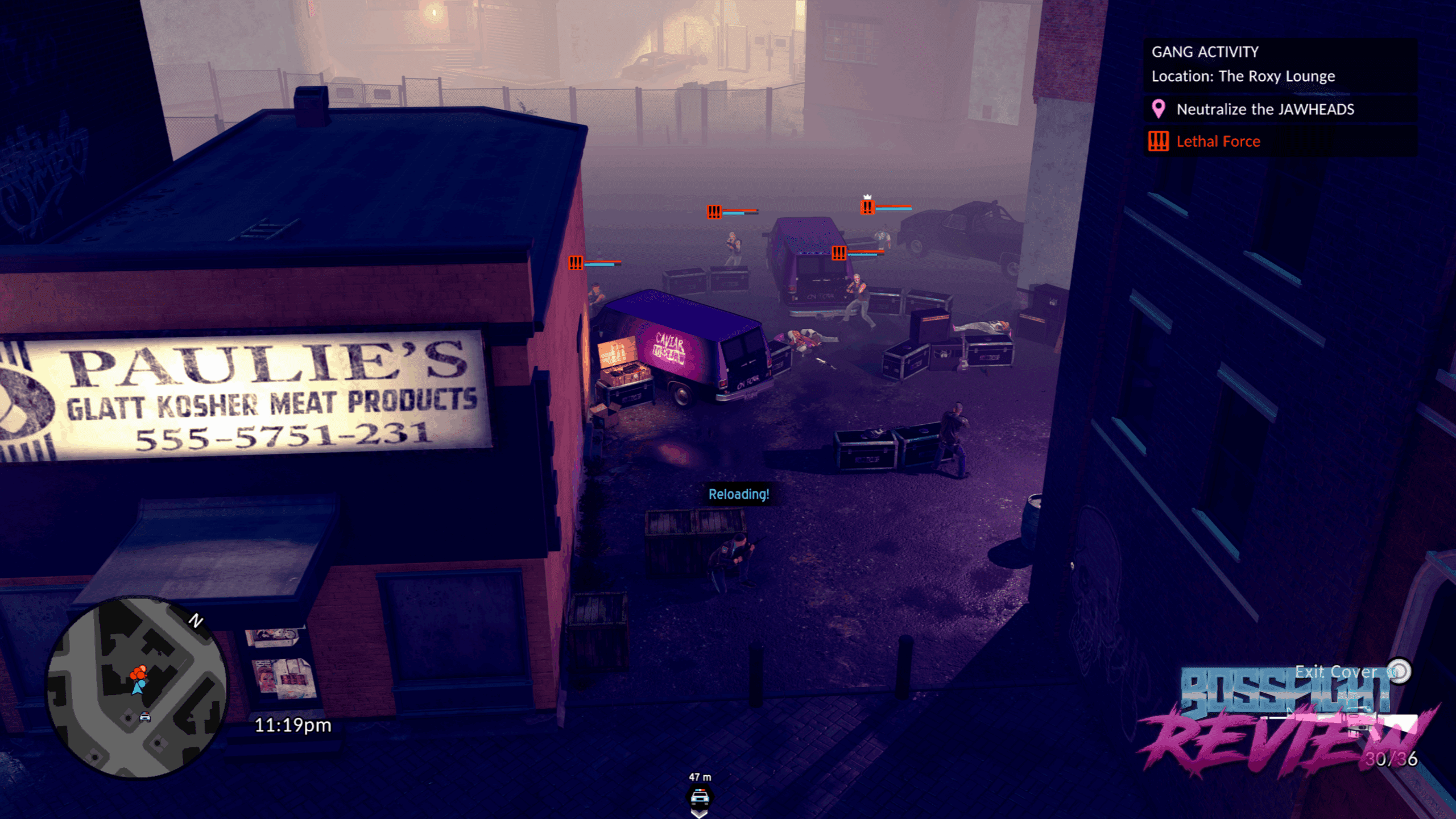The width and height of the screenshot is (1456, 819).
Task: Select the red Lethal Force indicator
Action: 1218,141
